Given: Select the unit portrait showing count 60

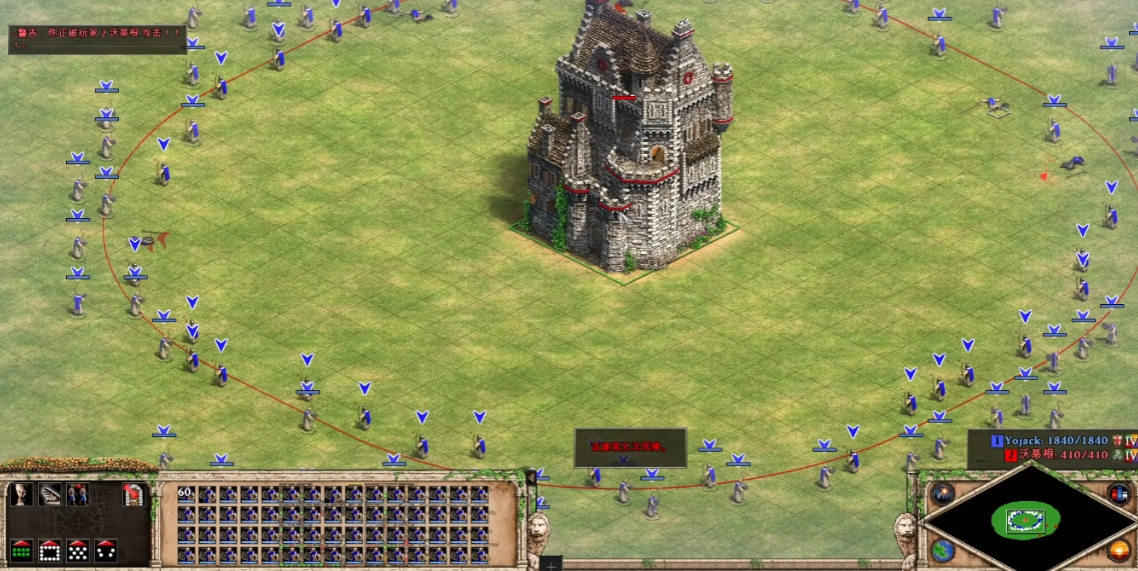Looking at the screenshot, I should [185, 494].
